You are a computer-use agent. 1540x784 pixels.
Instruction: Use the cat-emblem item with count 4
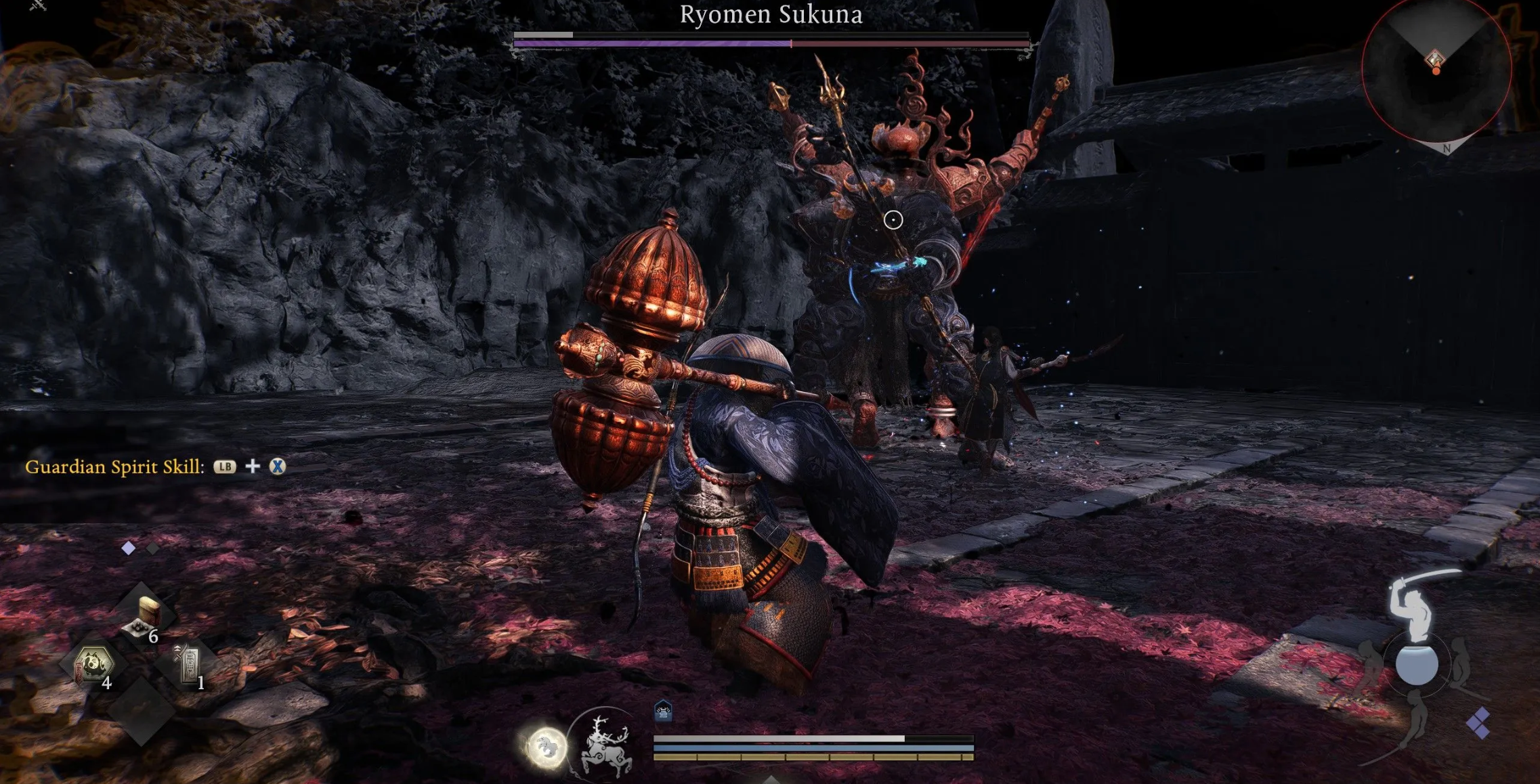(93, 665)
